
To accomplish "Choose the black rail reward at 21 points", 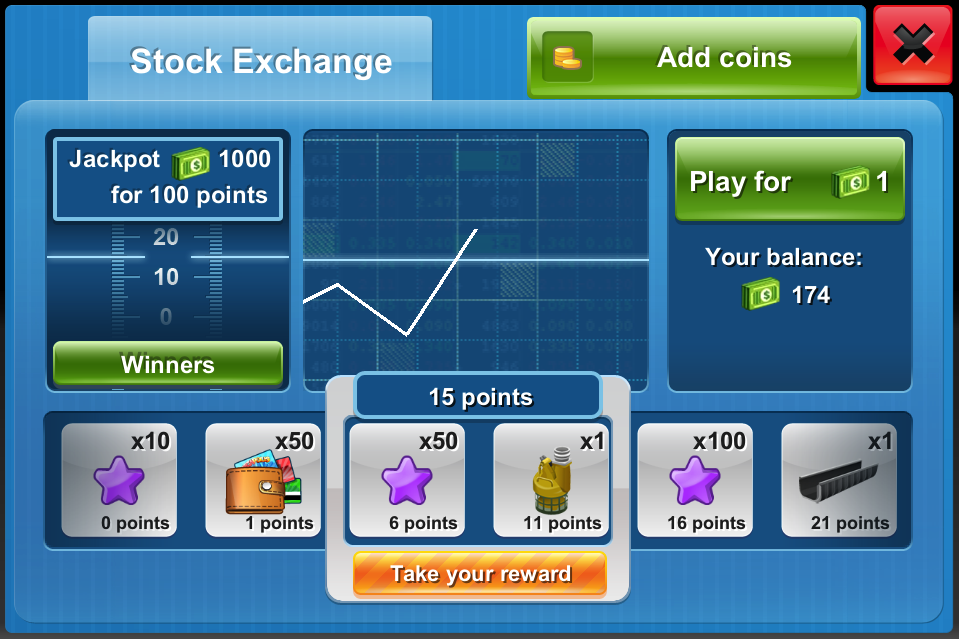I will click(x=839, y=480).
